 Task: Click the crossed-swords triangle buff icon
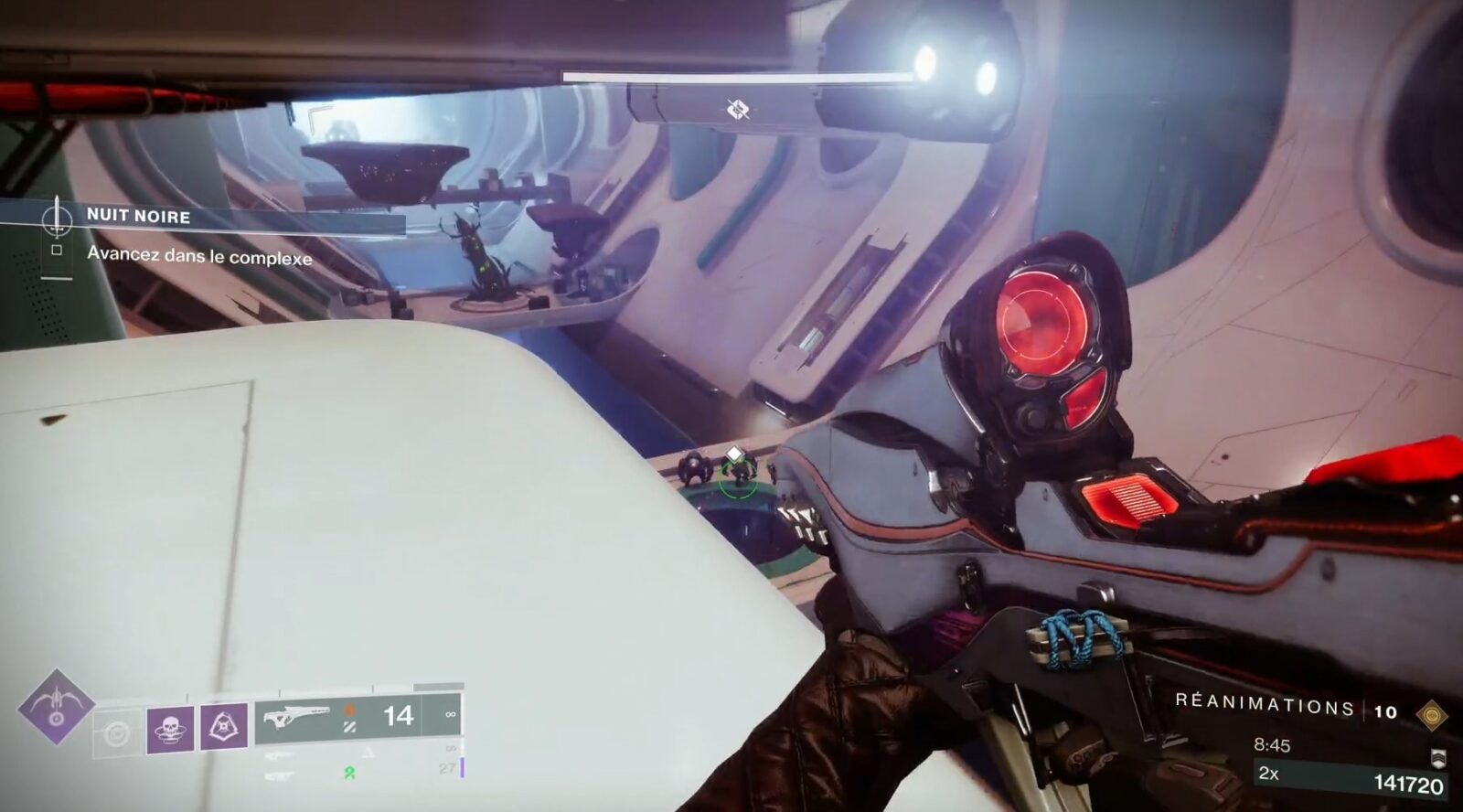click(x=223, y=727)
